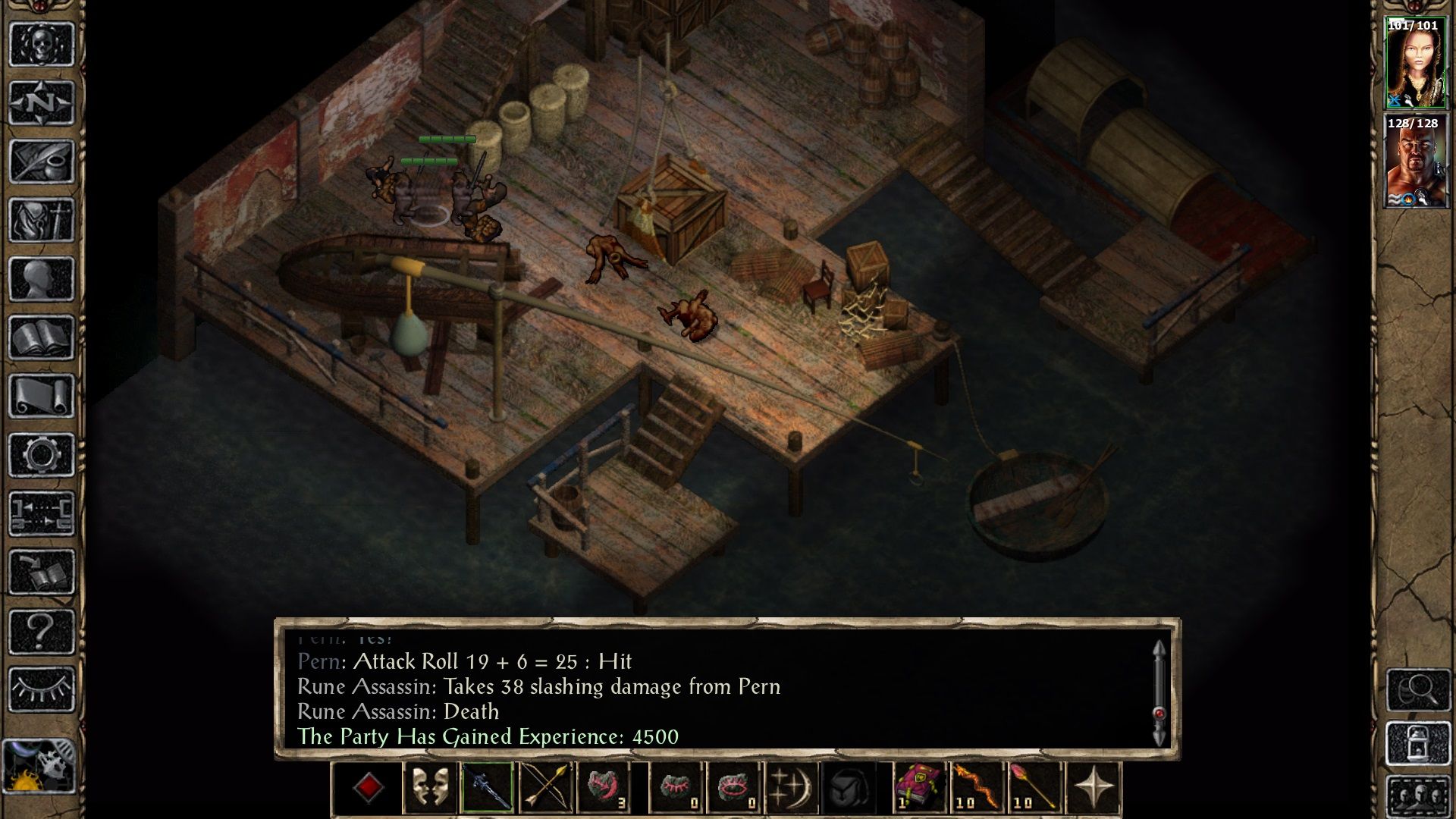
Task: Select the female character portrait
Action: click(x=1415, y=64)
